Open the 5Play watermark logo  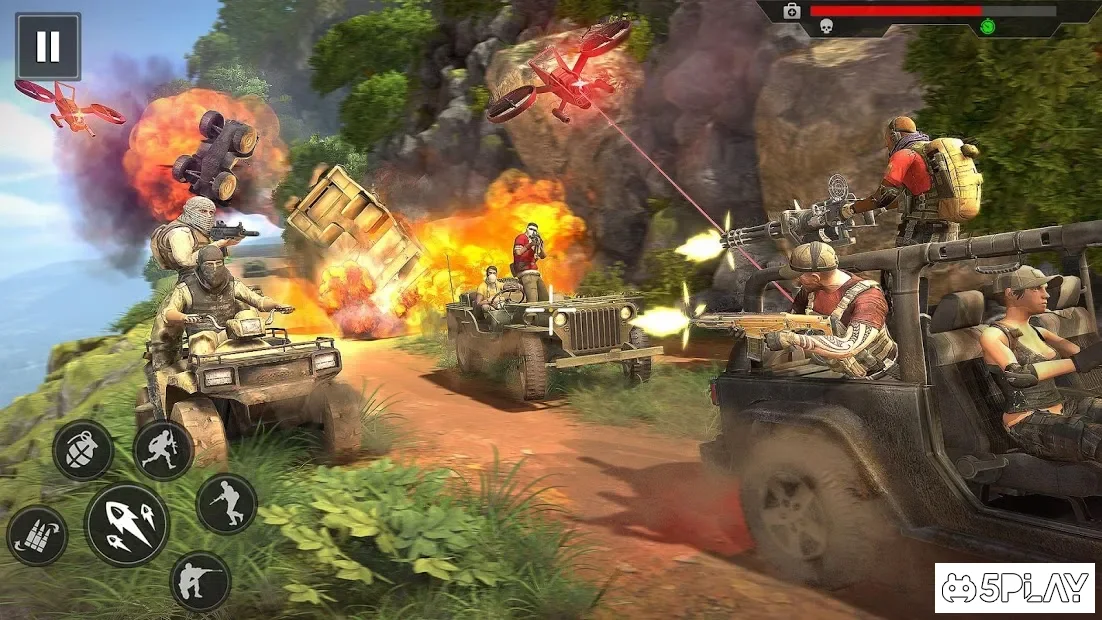1015,588
